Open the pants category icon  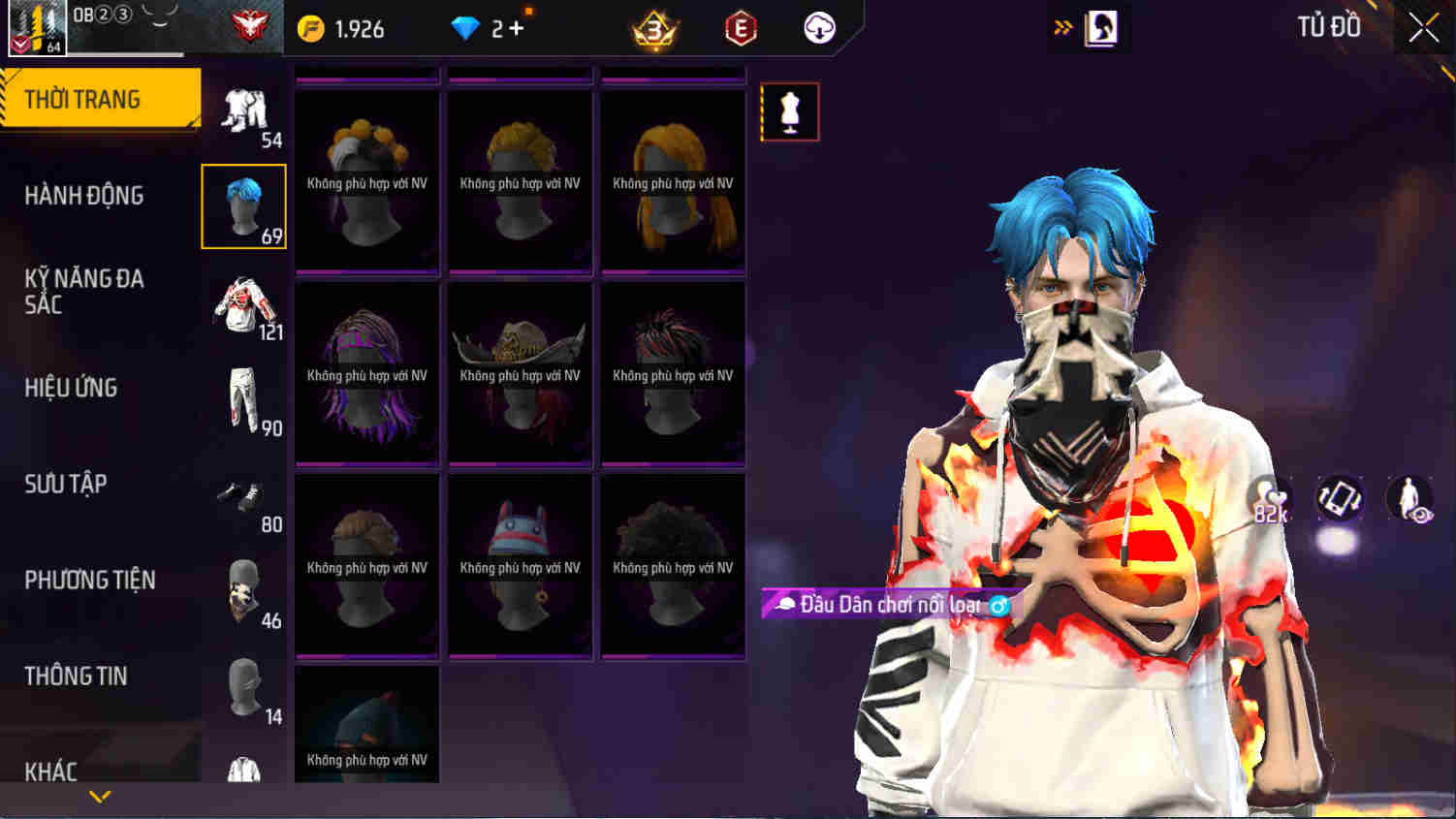pyautogui.click(x=243, y=397)
